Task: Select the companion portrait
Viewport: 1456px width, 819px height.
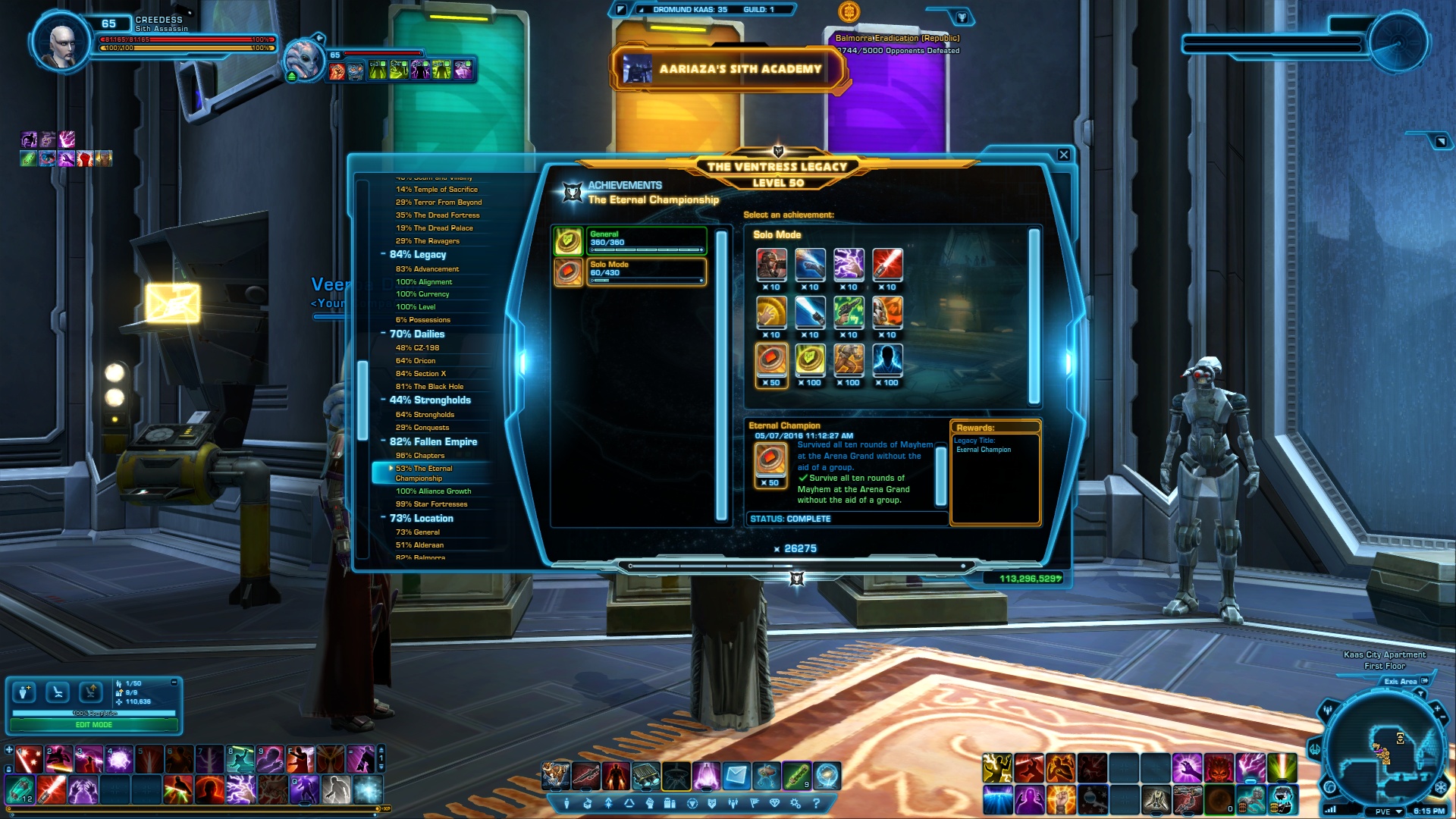Action: coord(305,61)
